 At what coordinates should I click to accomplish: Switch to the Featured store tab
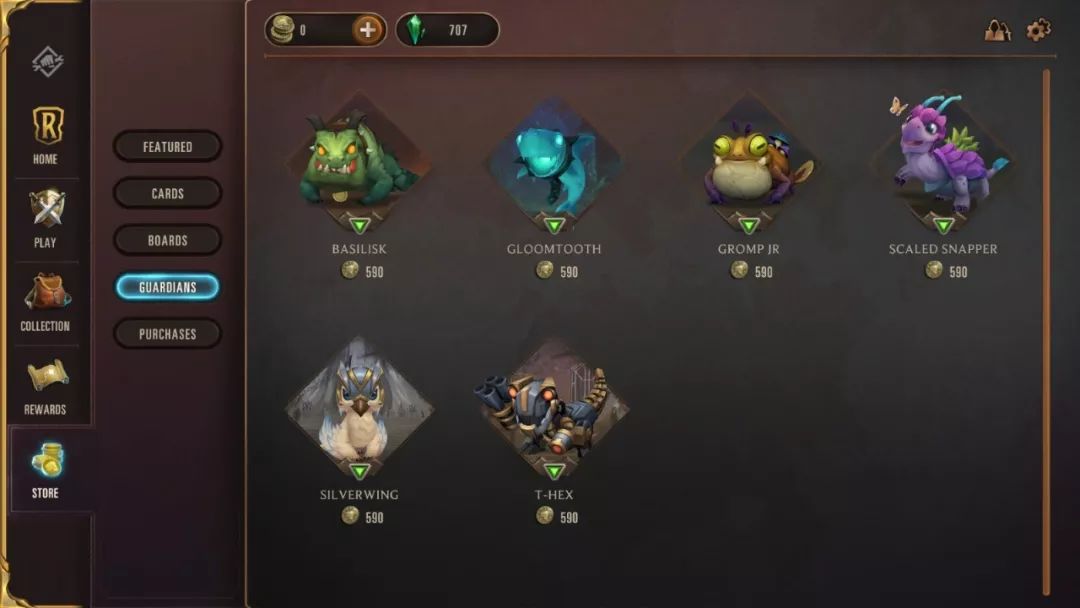click(167, 147)
